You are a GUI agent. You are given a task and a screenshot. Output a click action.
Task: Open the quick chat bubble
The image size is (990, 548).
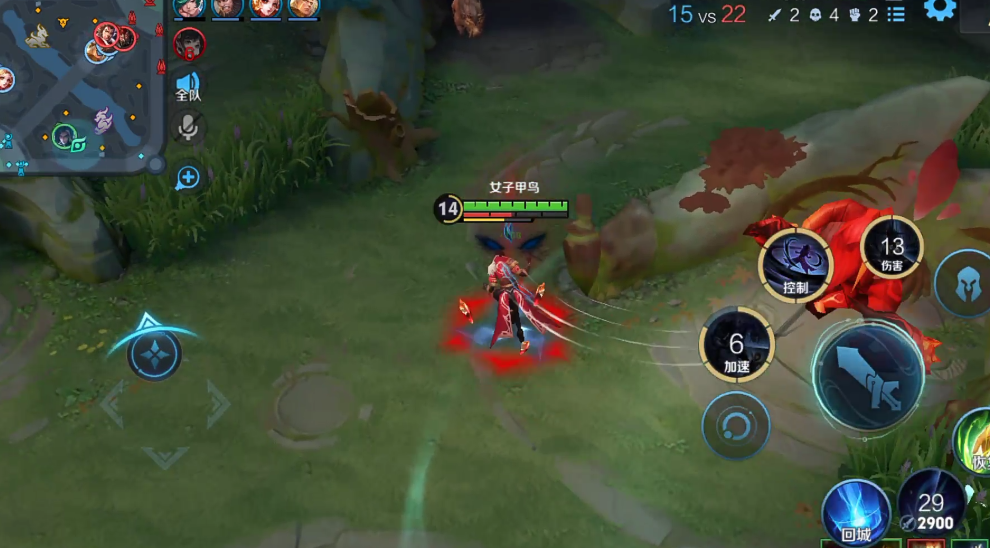(188, 179)
